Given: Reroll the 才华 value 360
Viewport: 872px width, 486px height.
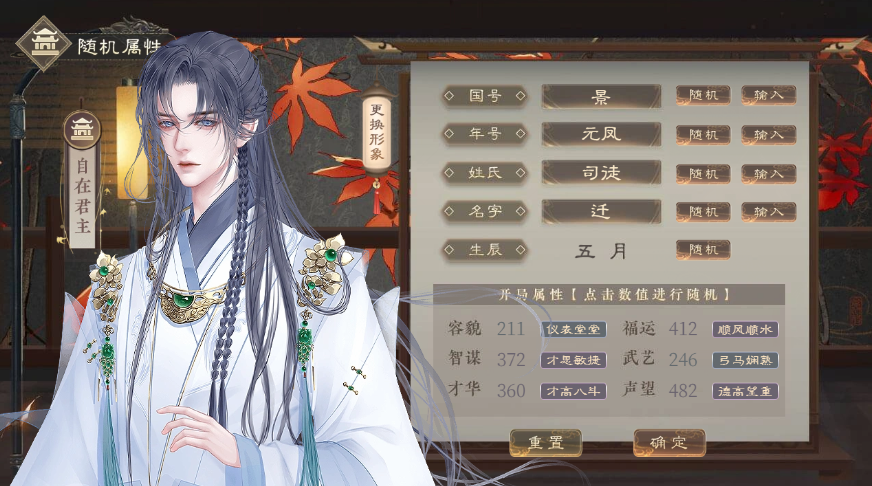Looking at the screenshot, I should [x=510, y=391].
